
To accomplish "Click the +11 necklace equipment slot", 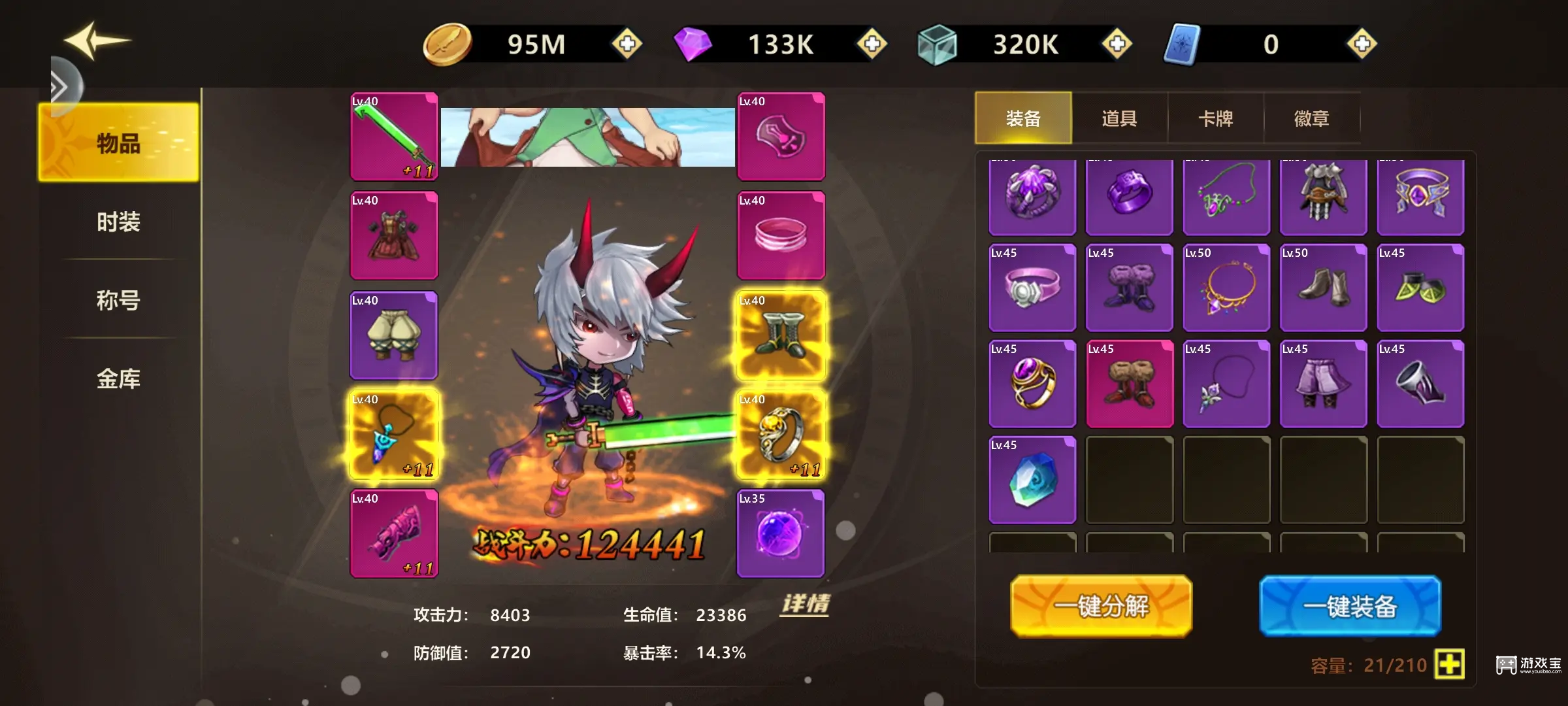I will [x=393, y=434].
